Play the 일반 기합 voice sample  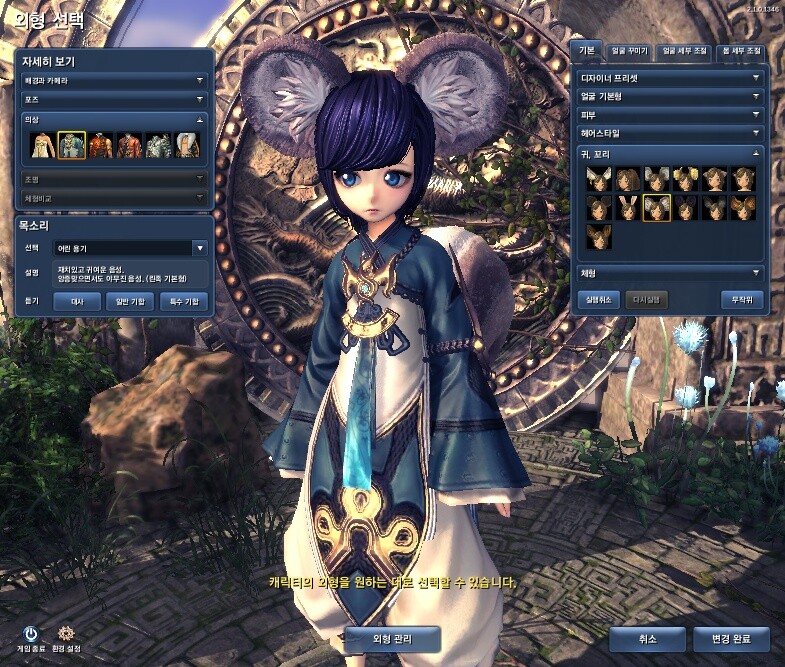click(x=130, y=300)
